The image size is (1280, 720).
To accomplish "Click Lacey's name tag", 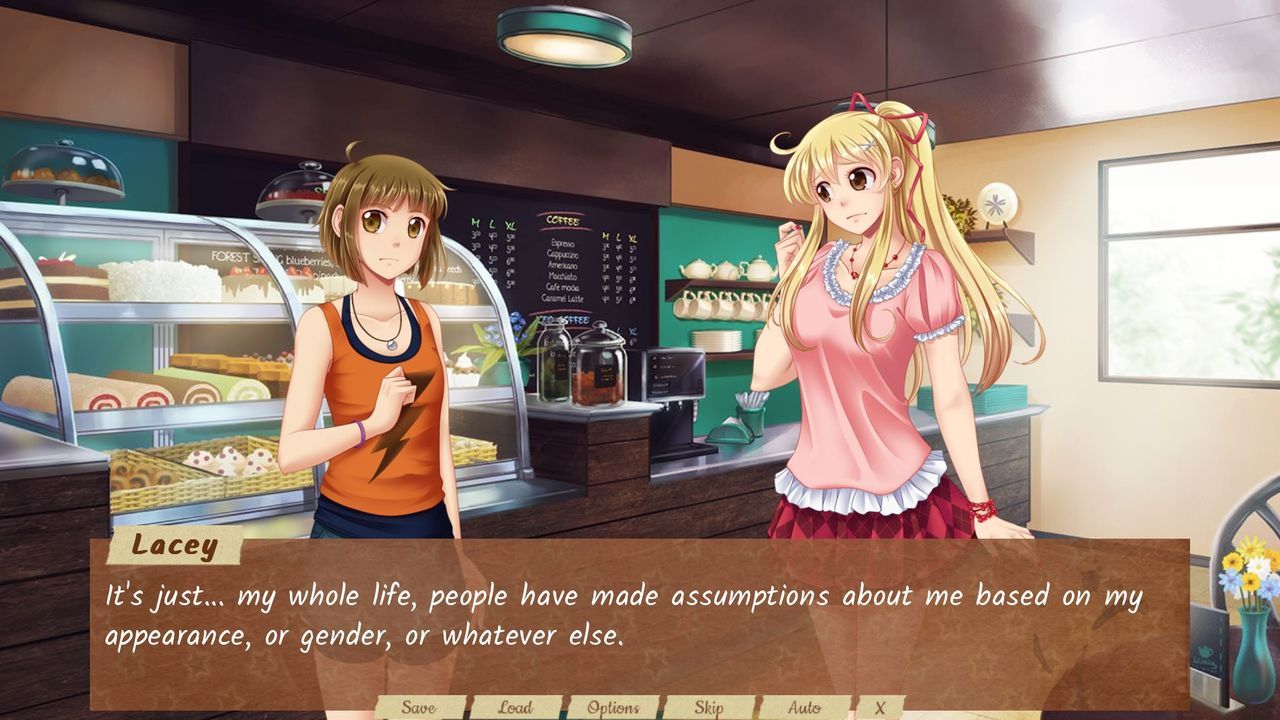I will pyautogui.click(x=174, y=547).
